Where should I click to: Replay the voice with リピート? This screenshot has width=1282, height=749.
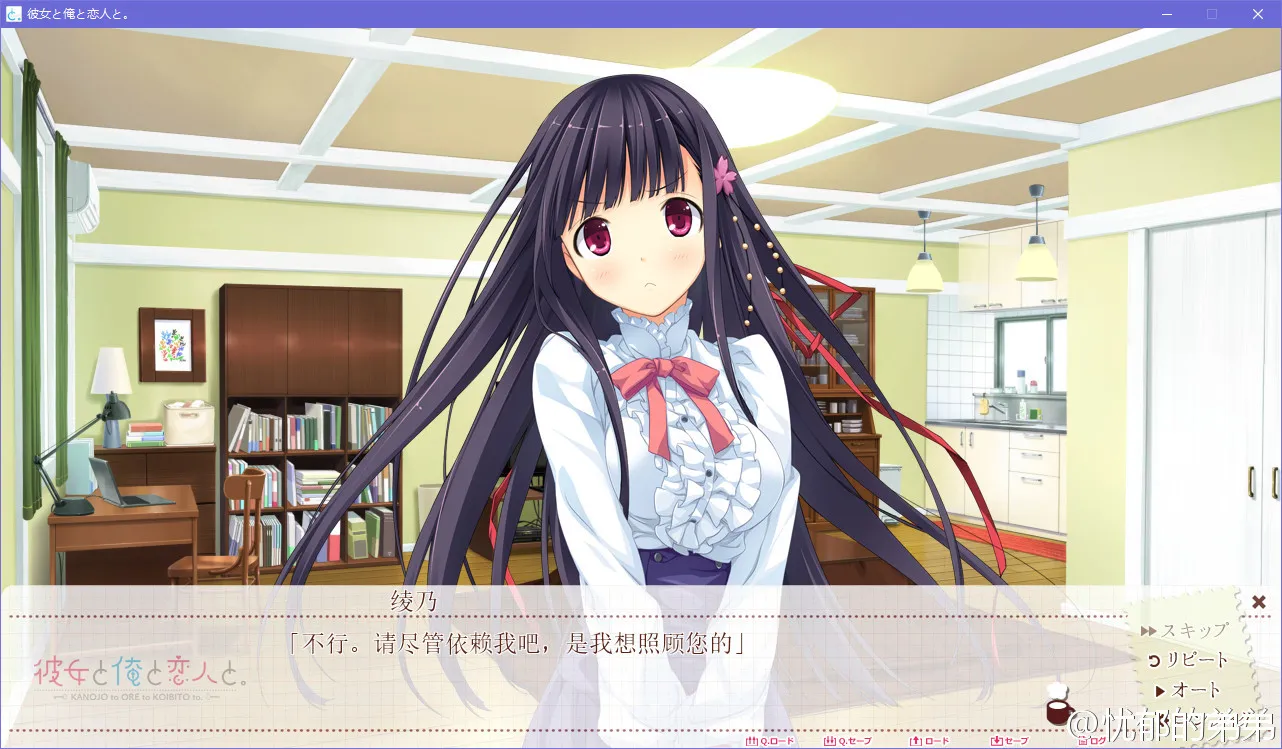(1188, 661)
